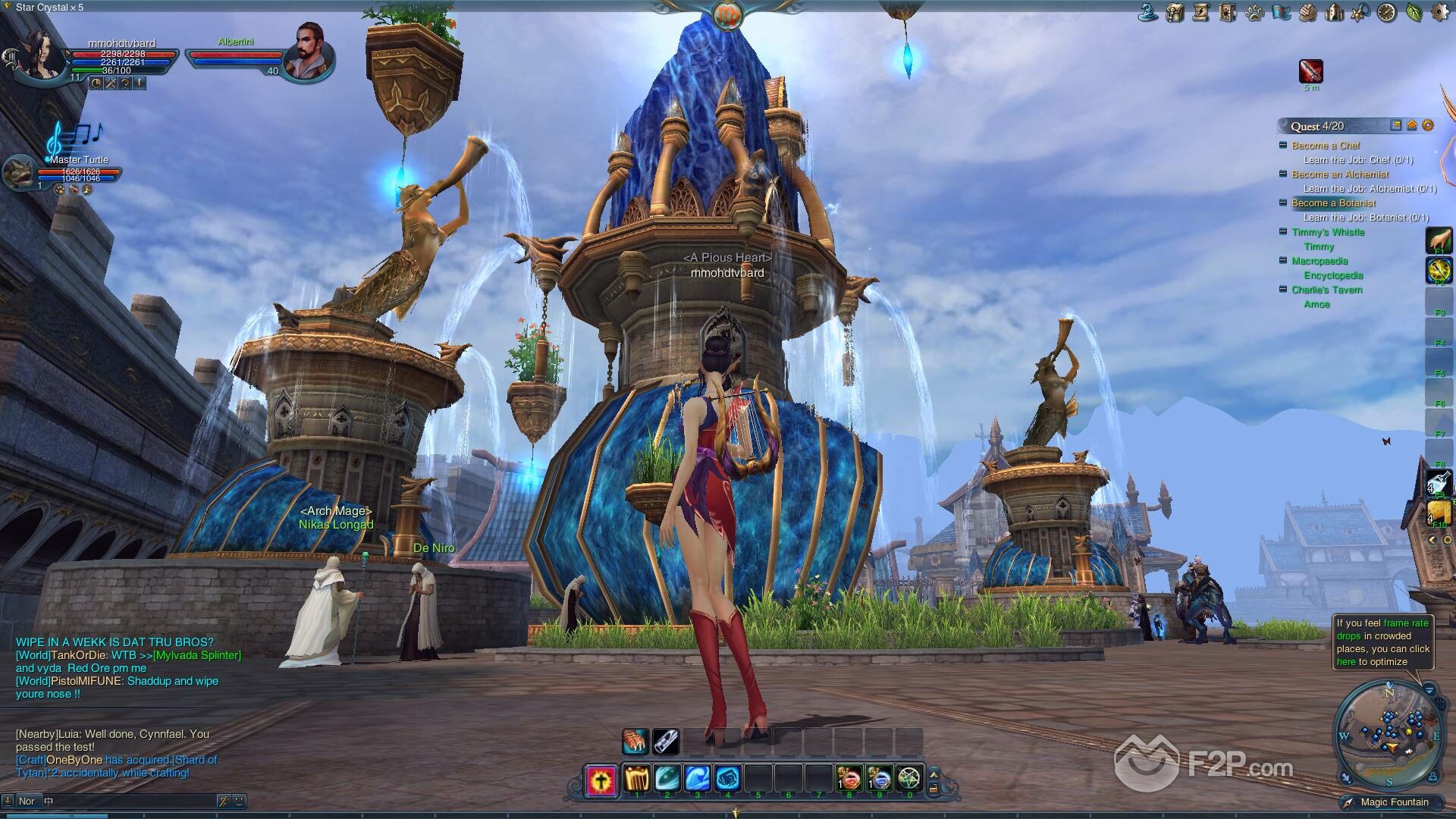The height and width of the screenshot is (819, 1456).
Task: Collapse the Become a Chef quest
Action: 1283,145
